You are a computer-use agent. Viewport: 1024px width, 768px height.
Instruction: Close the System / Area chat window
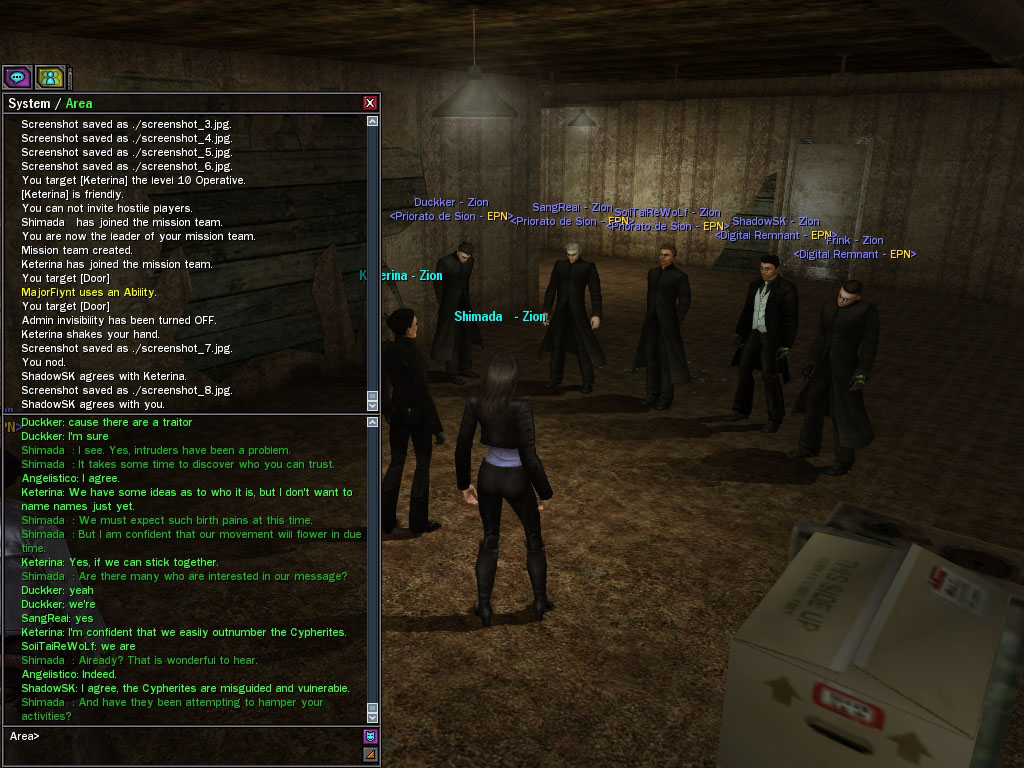click(370, 103)
